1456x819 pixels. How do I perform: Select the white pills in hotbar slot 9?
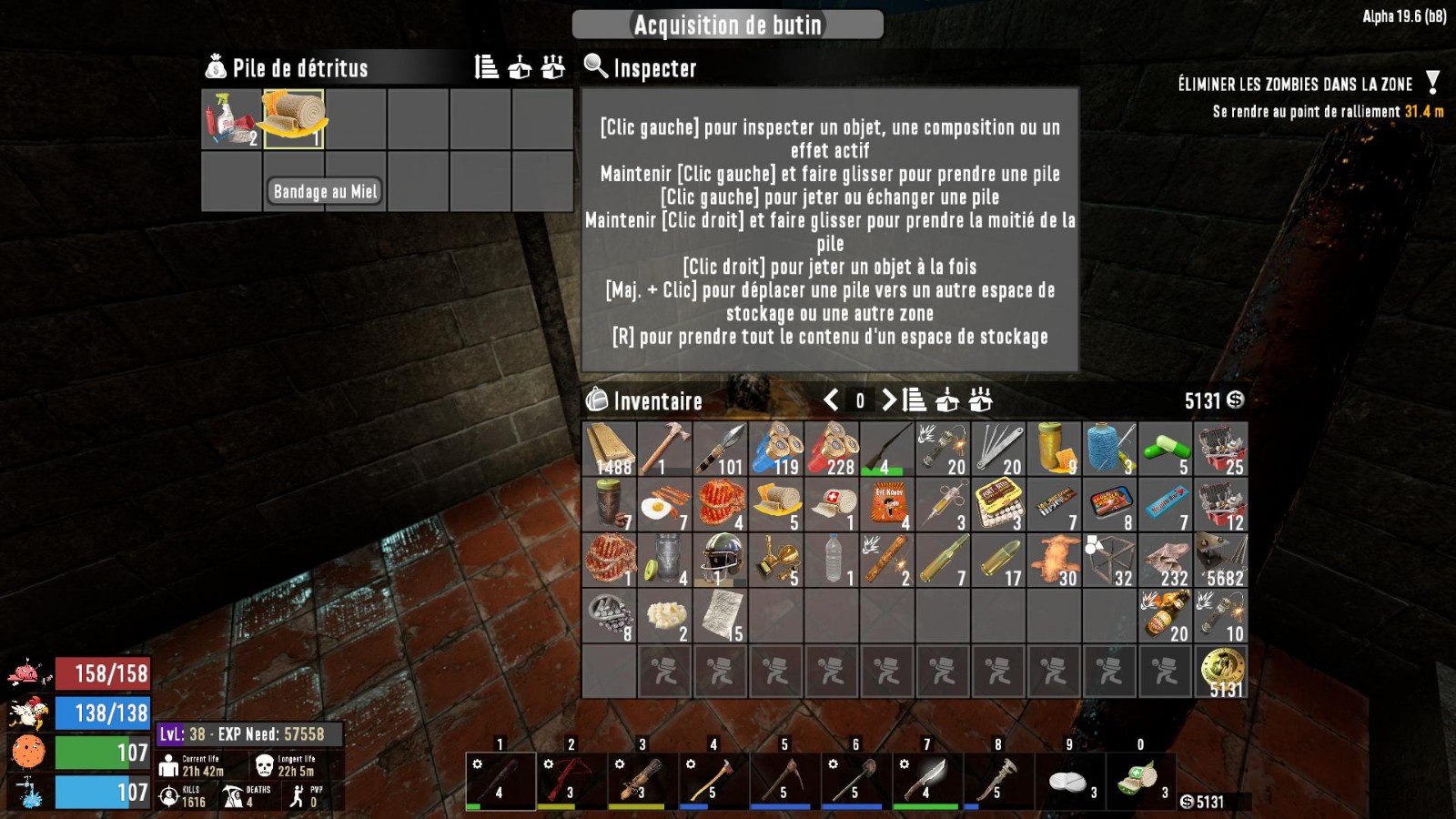(1068, 780)
